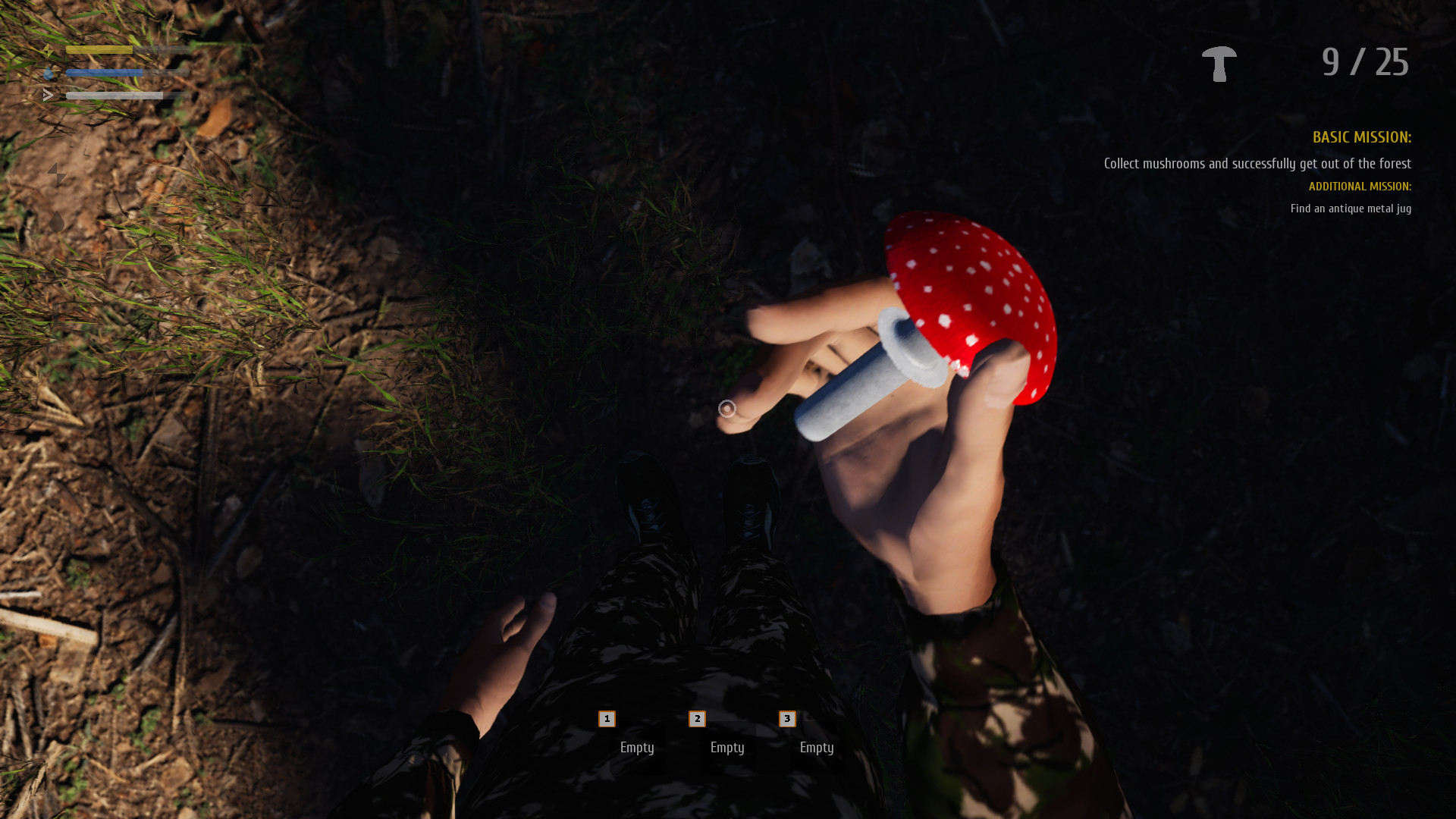
Task: Choose hotbar slot number 1
Action: [607, 719]
